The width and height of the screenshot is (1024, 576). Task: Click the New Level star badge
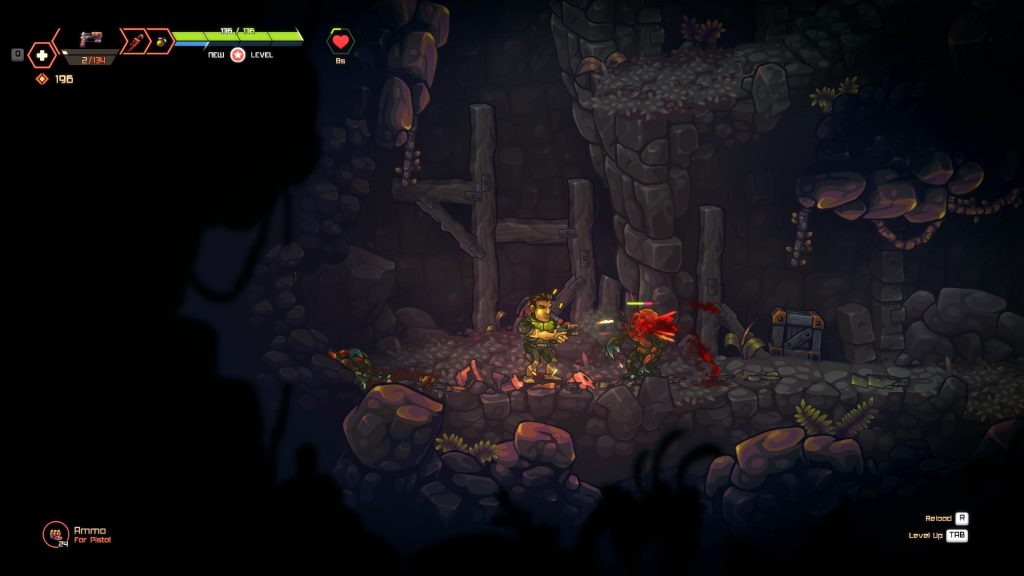(238, 55)
